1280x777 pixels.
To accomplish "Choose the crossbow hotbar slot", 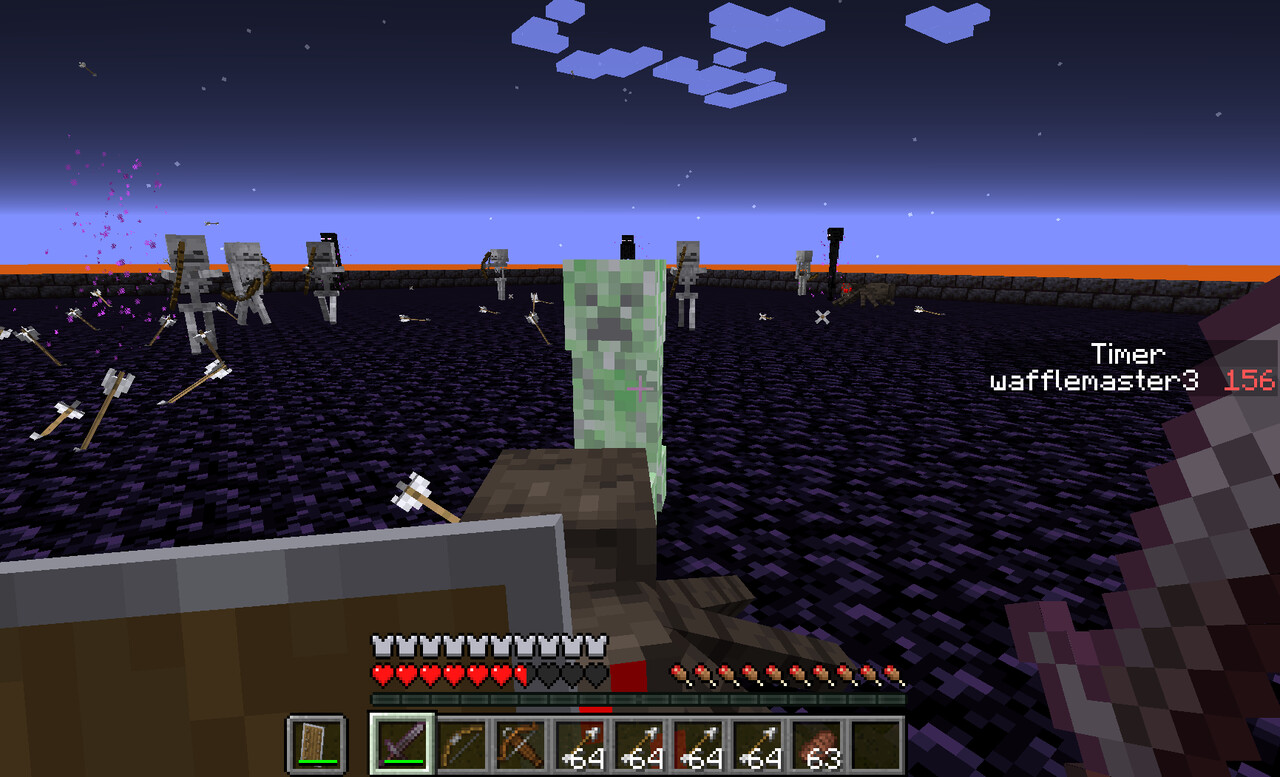I will point(521,744).
